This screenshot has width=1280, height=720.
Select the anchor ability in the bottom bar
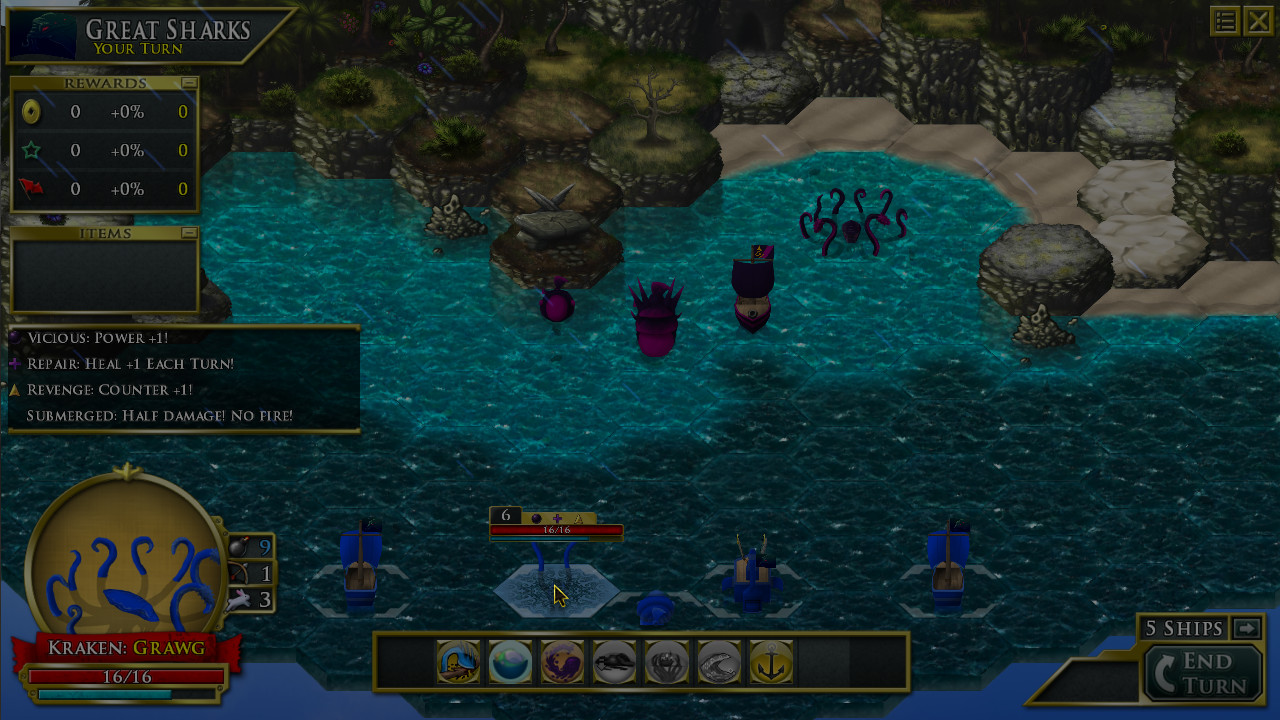point(771,662)
